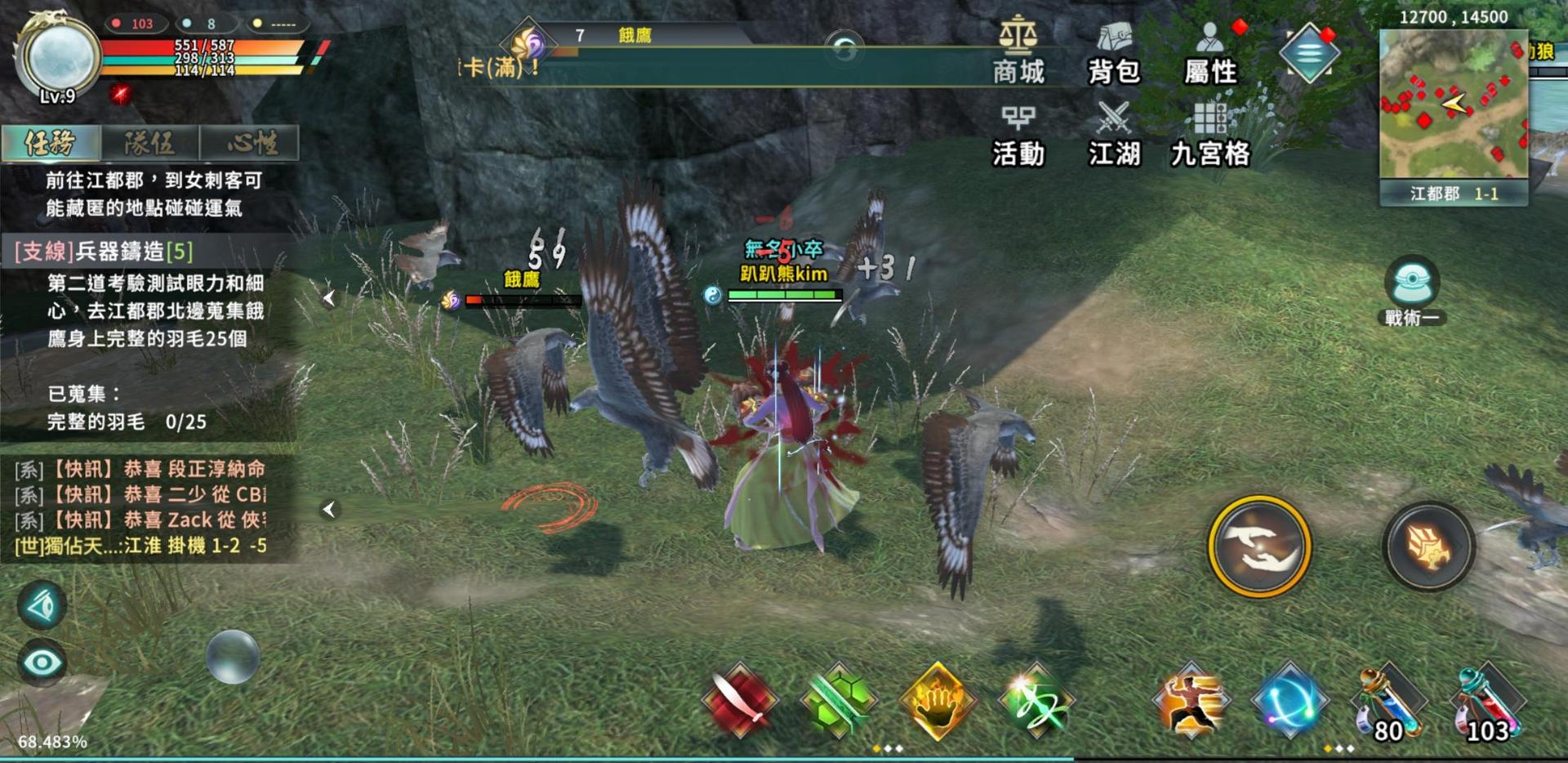Activate the golden palm strike skill
The height and width of the screenshot is (763, 1568).
point(938,701)
